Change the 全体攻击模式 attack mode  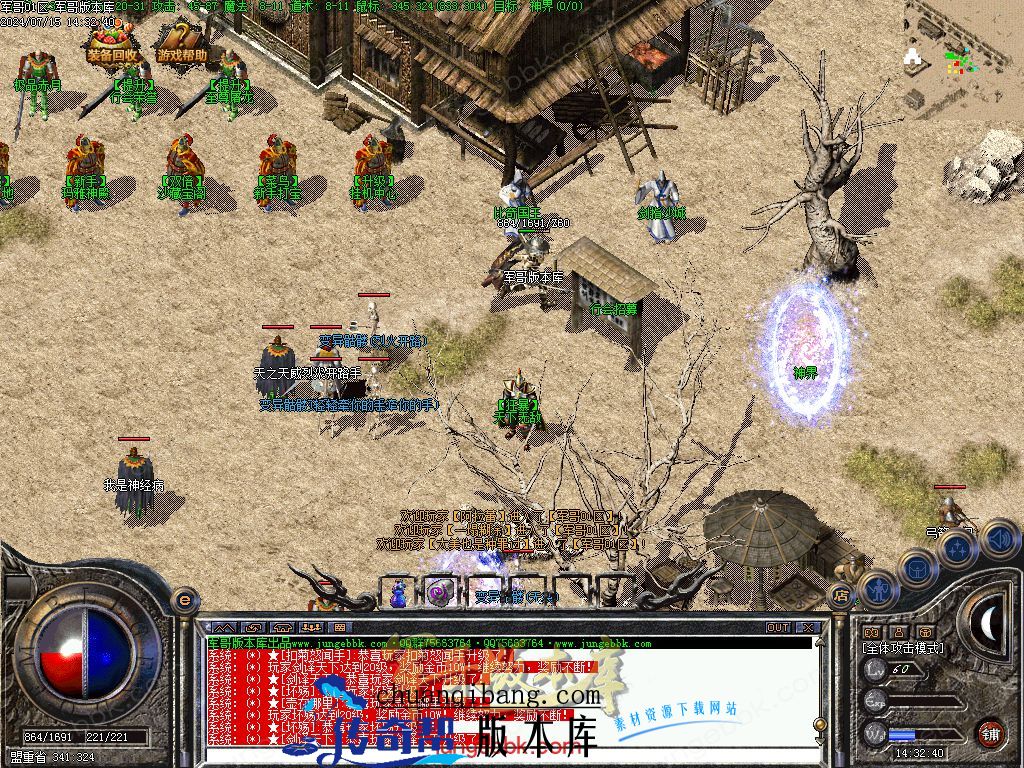[901, 648]
